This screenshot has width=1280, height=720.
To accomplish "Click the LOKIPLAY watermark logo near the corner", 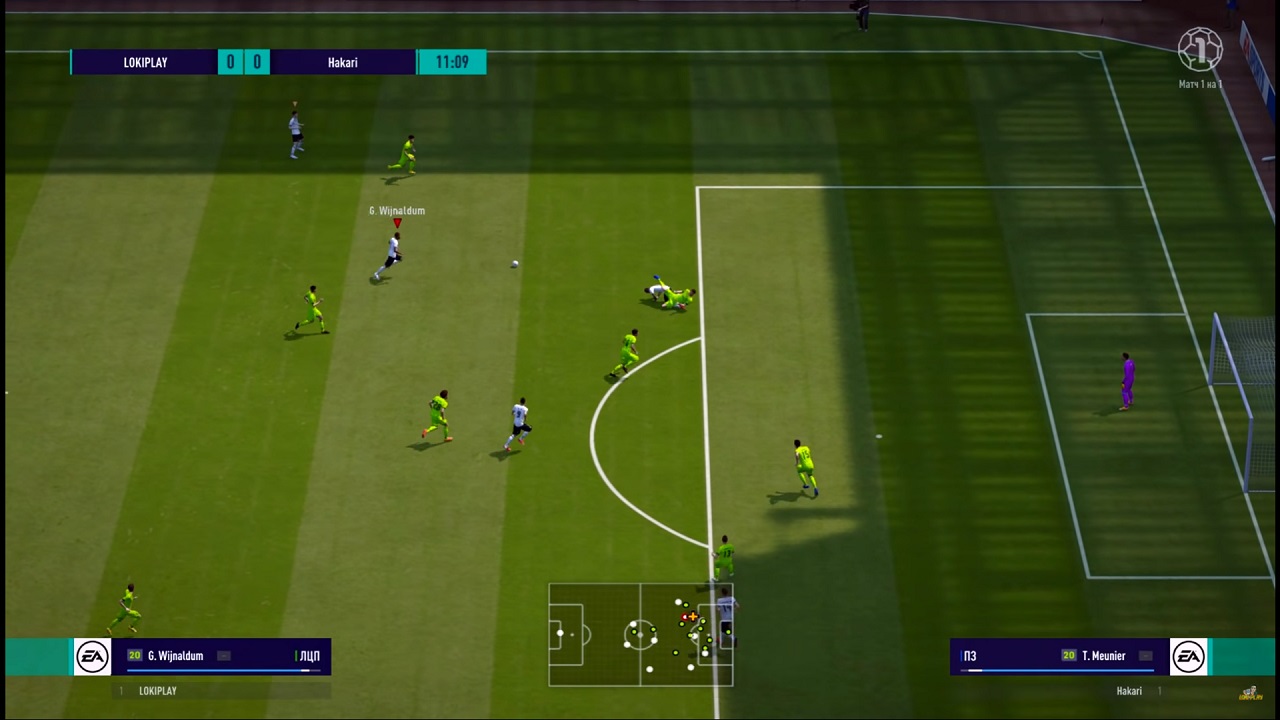I will tap(1250, 691).
